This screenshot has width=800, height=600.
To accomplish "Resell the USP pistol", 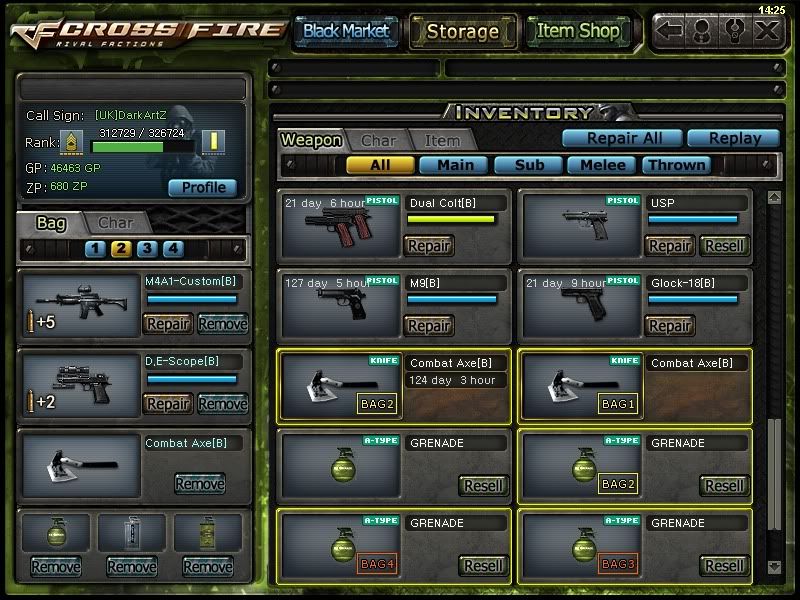I will [724, 246].
